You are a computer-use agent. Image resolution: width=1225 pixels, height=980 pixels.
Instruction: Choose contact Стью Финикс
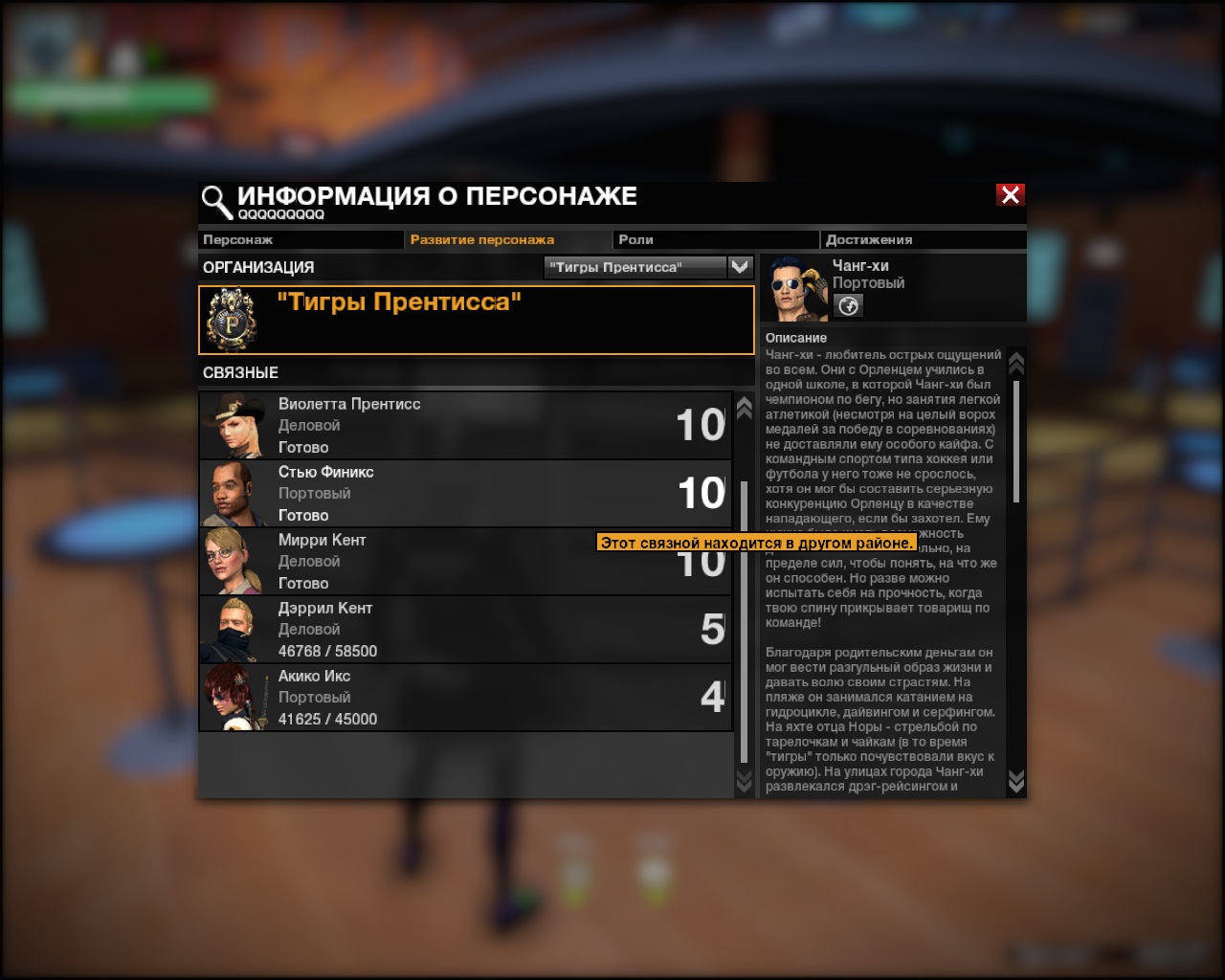(x=465, y=494)
